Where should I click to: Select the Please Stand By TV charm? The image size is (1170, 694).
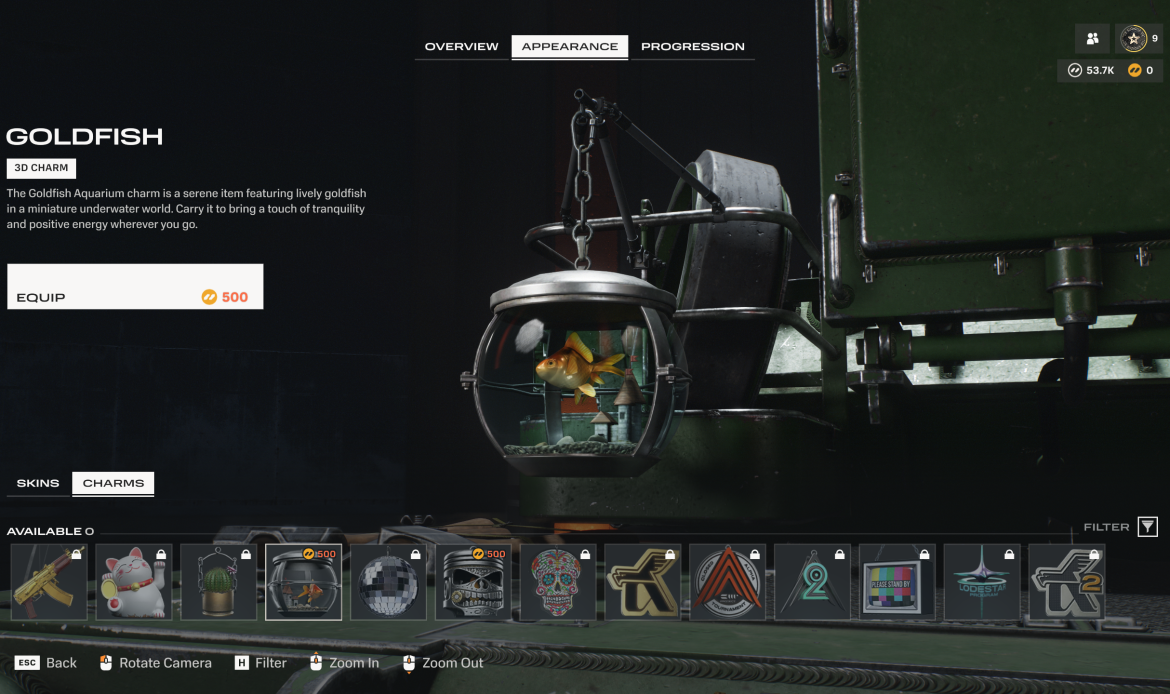coord(897,582)
